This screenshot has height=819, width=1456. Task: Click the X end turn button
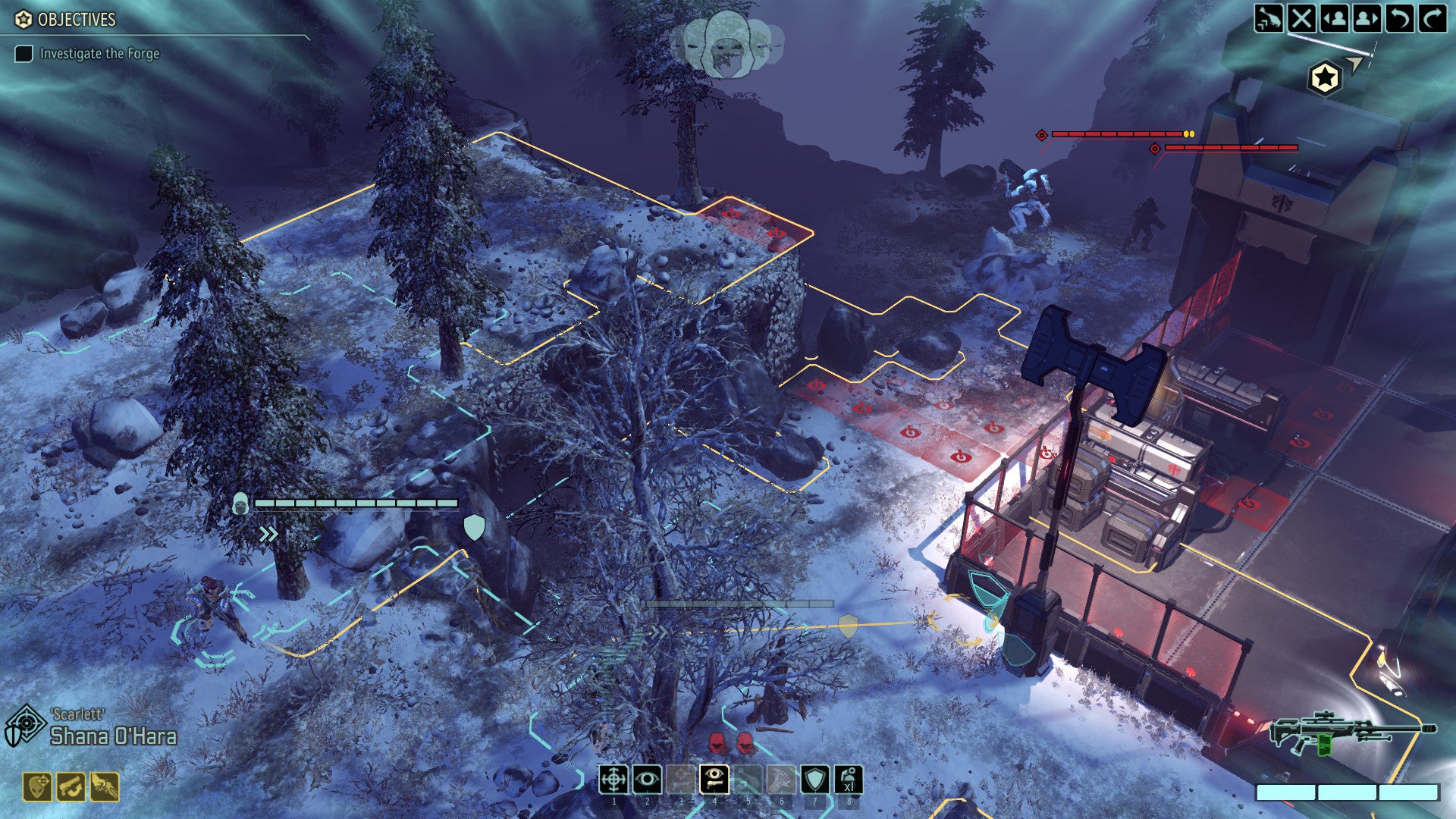[1301, 17]
